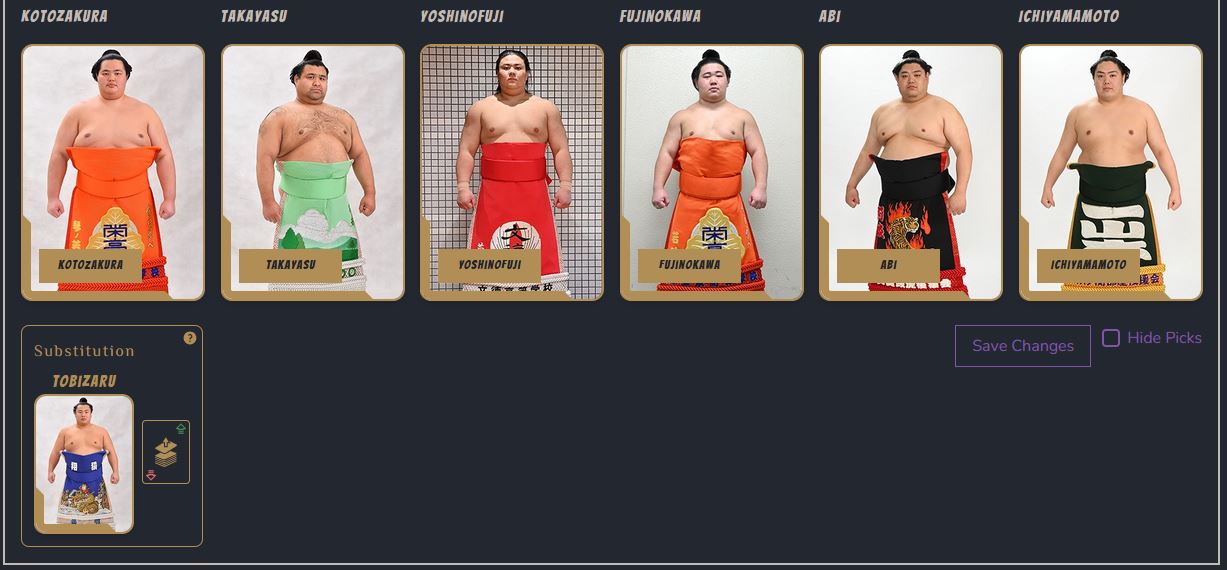Choose the Takayasu wrestler card

(313, 172)
